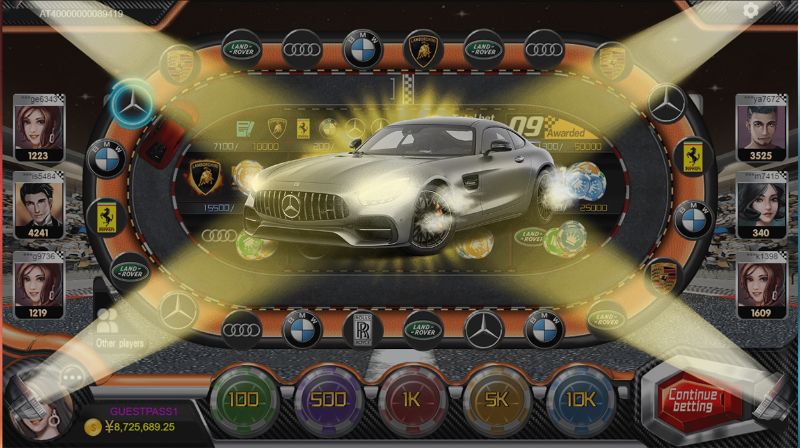The height and width of the screenshot is (448, 800).
Task: View player with 340 score avatar
Action: pos(760,205)
